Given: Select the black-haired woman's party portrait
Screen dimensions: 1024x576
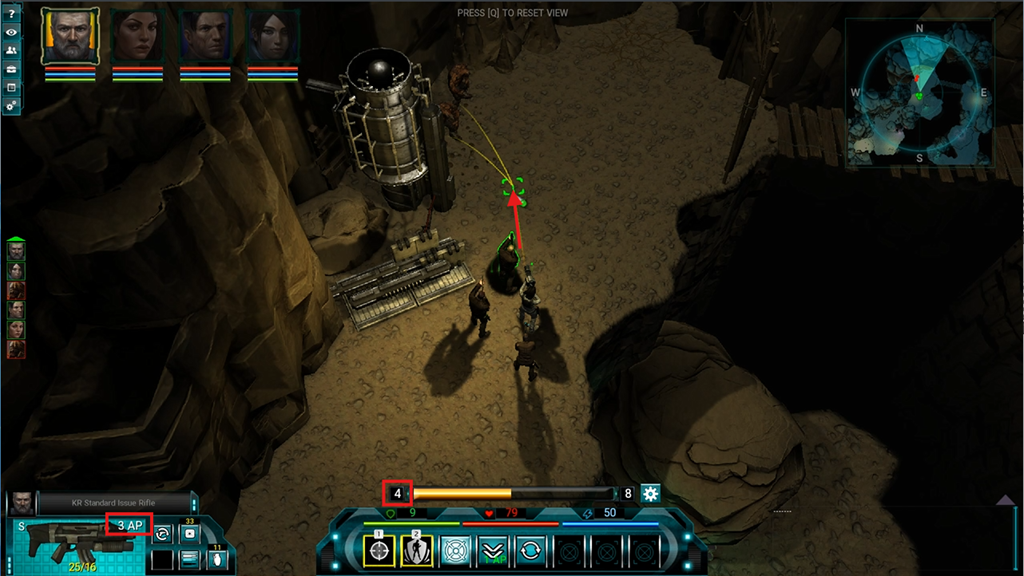Looking at the screenshot, I should 272,36.
